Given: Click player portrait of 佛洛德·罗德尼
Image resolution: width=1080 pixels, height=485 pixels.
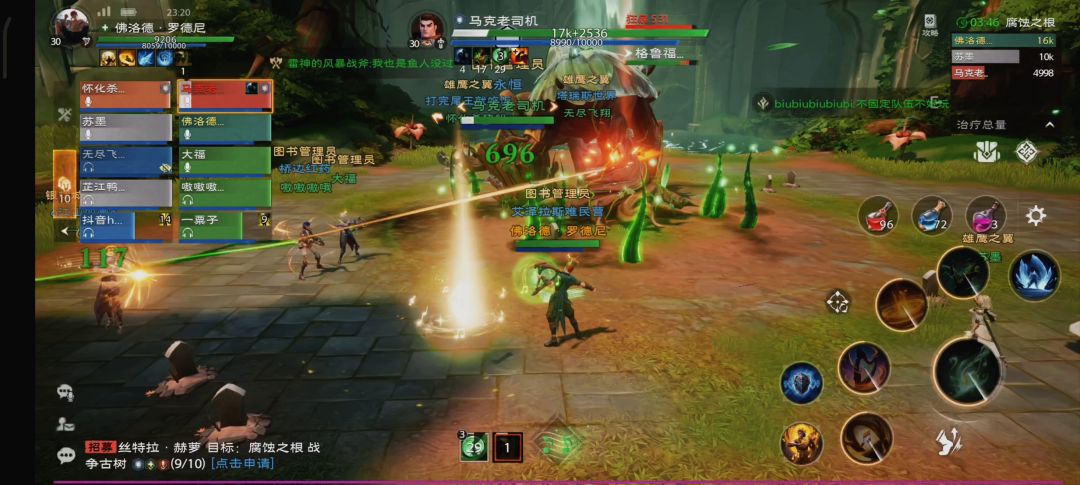Looking at the screenshot, I should [x=71, y=25].
